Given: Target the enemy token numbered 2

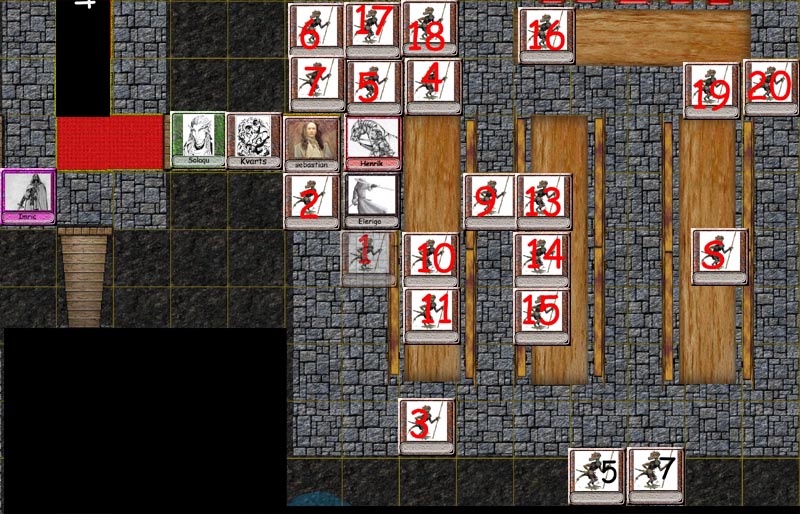Looking at the screenshot, I should point(312,201).
